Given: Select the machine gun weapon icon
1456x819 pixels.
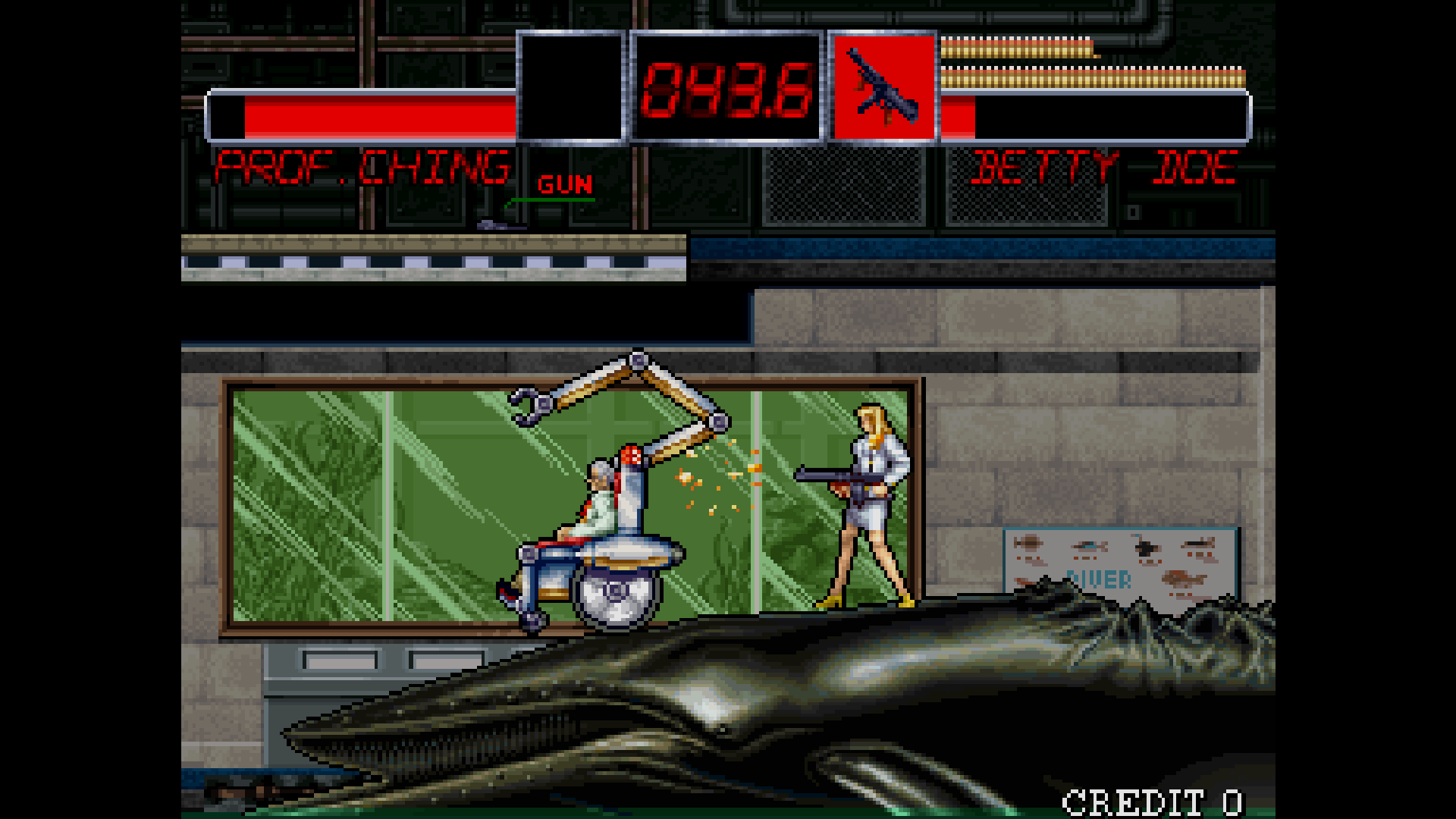Looking at the screenshot, I should pyautogui.click(x=884, y=87).
